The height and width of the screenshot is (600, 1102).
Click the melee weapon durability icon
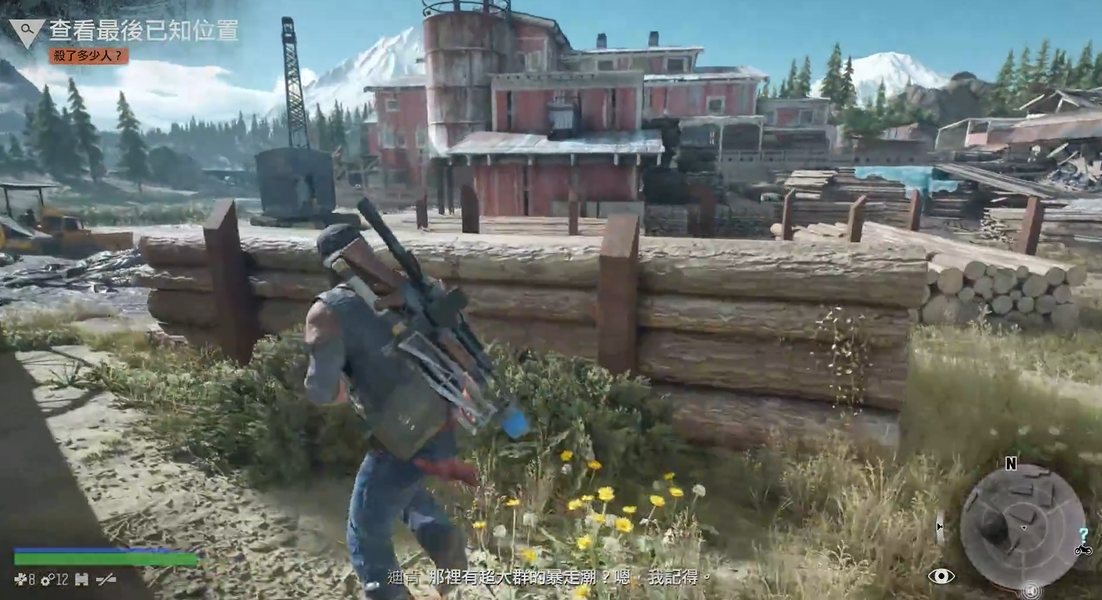104,579
